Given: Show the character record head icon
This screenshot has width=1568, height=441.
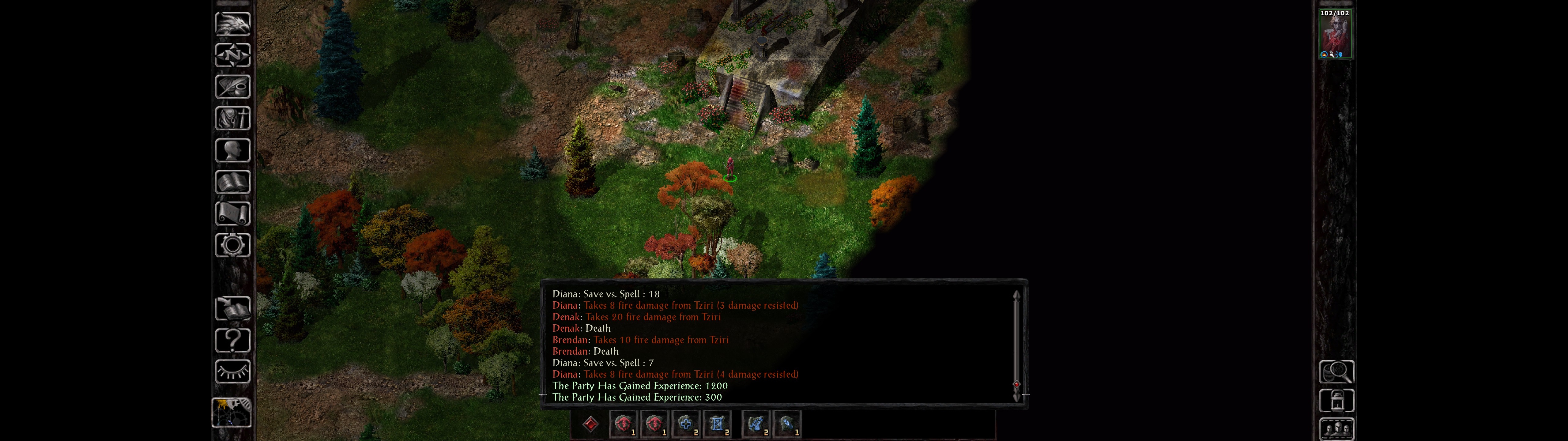Looking at the screenshot, I should [x=232, y=150].
